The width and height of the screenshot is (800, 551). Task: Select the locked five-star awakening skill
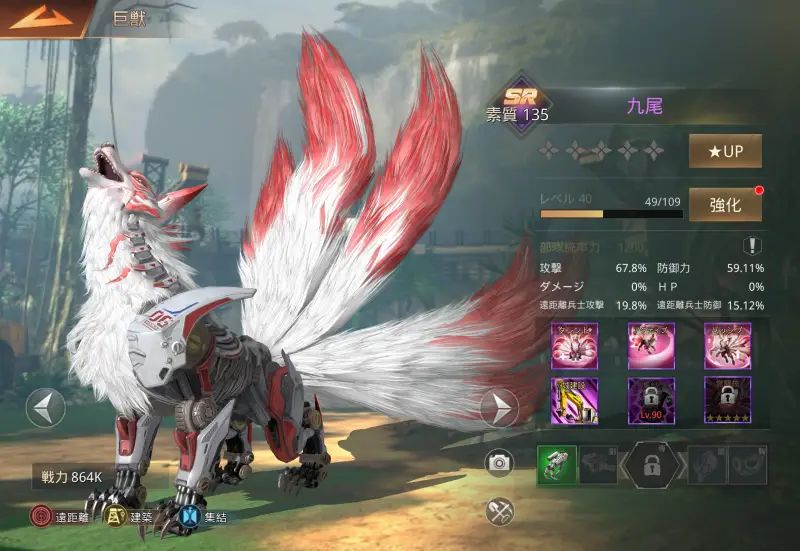coord(727,400)
